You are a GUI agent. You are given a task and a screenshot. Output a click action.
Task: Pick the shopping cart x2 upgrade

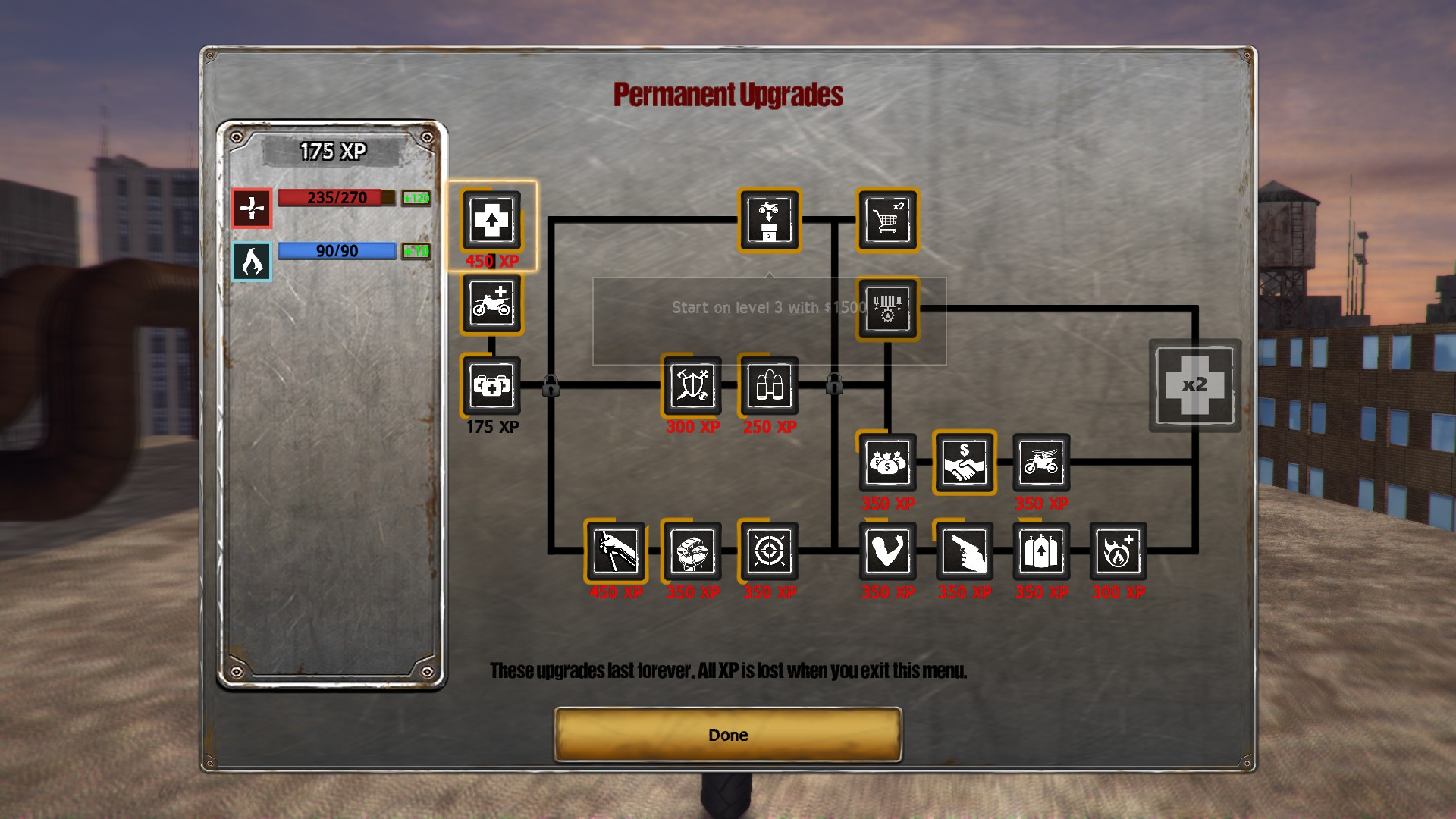point(887,220)
